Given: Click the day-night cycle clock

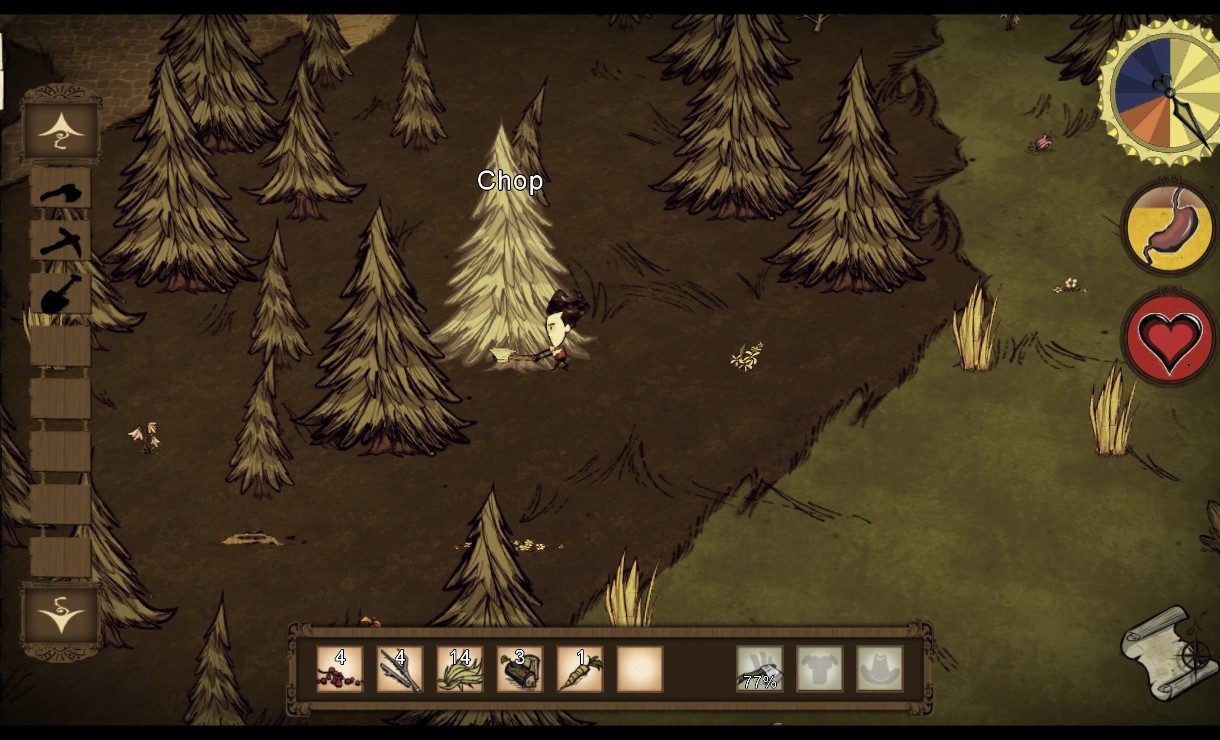Looking at the screenshot, I should (1161, 93).
